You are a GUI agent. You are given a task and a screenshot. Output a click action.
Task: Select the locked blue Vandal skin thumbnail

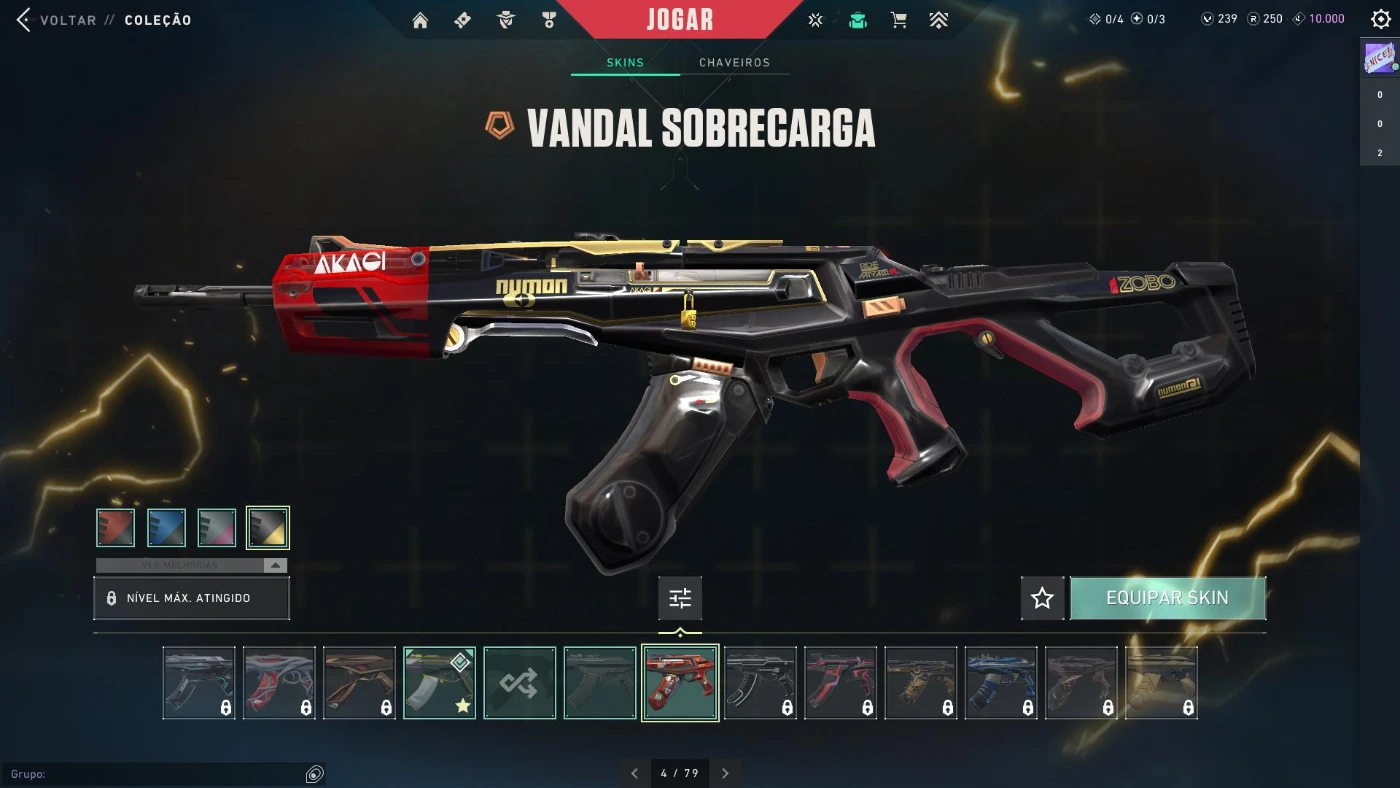[x=1001, y=683]
